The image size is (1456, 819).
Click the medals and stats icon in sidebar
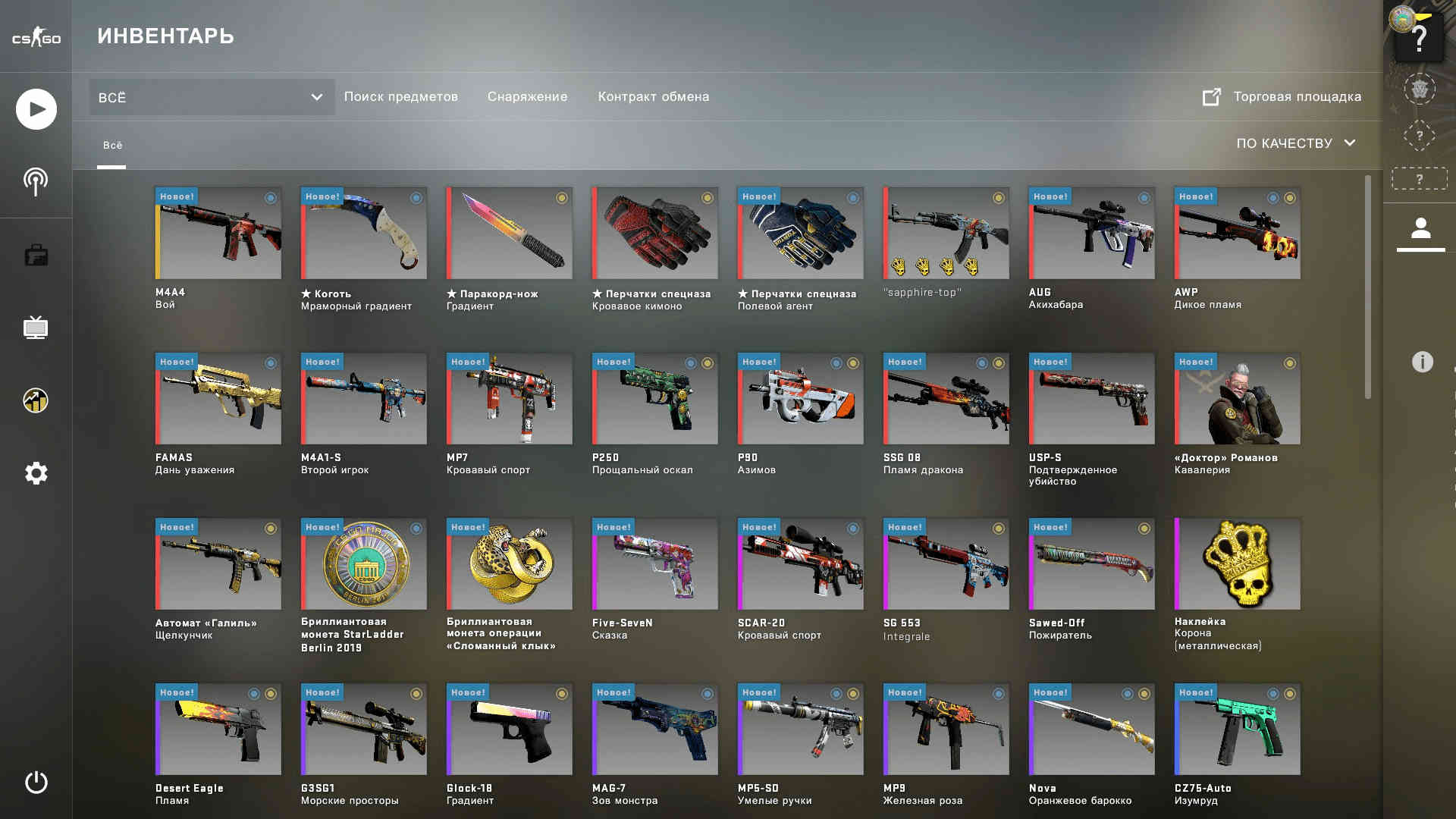coord(35,400)
